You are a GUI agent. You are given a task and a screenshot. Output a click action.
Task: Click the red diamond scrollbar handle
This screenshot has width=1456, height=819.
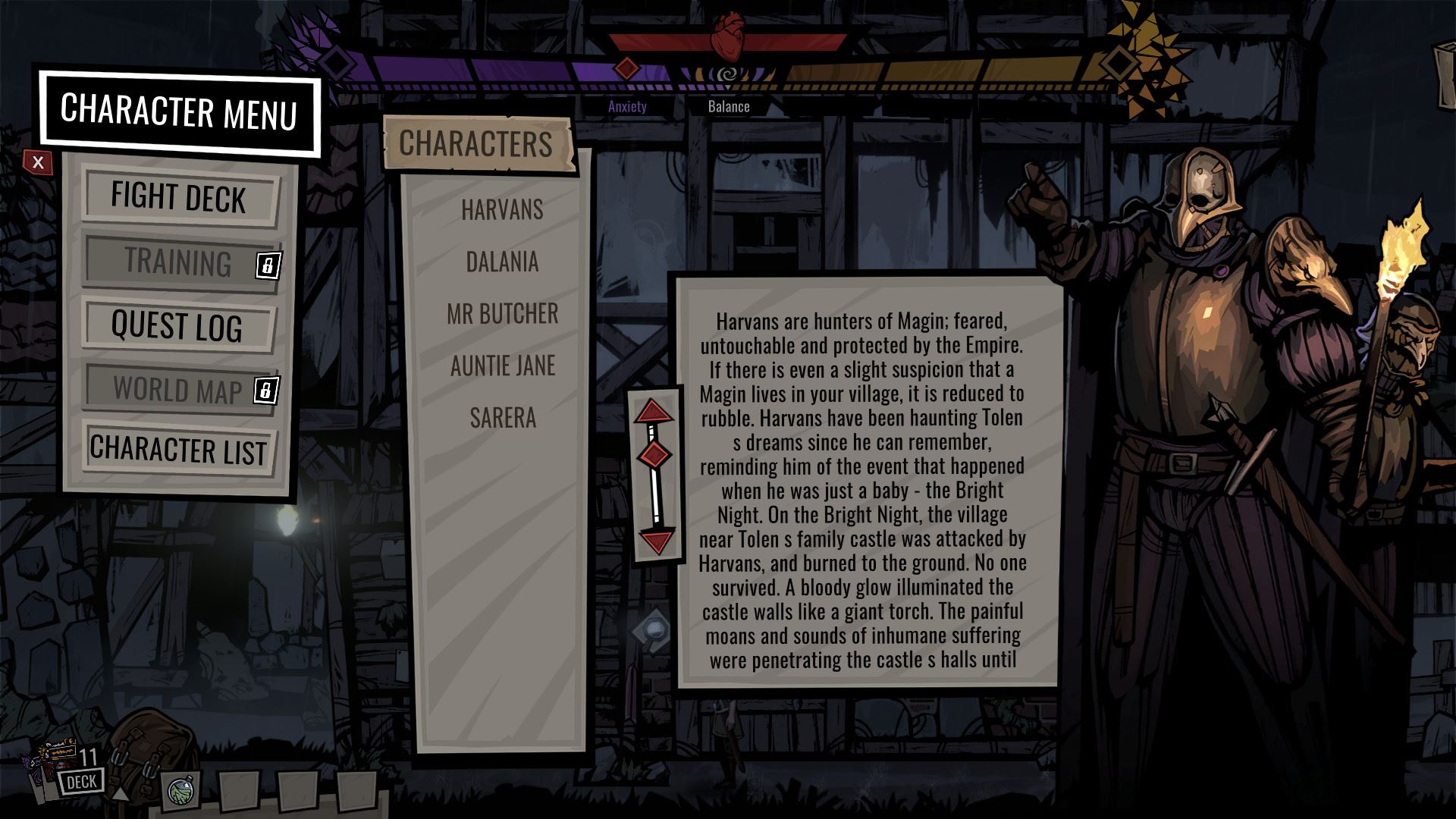click(654, 454)
